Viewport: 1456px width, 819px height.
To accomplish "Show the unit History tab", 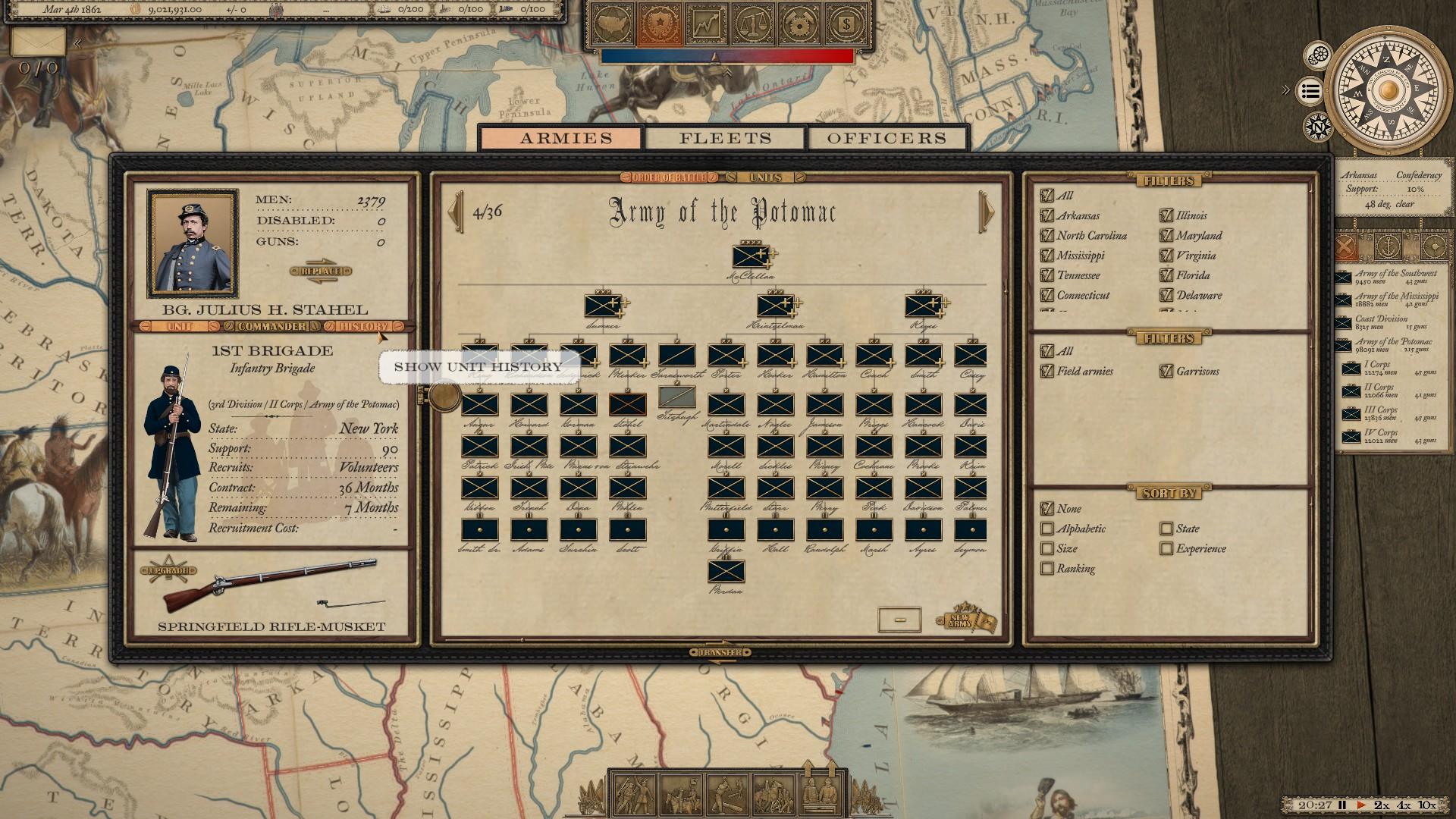I will (x=363, y=327).
